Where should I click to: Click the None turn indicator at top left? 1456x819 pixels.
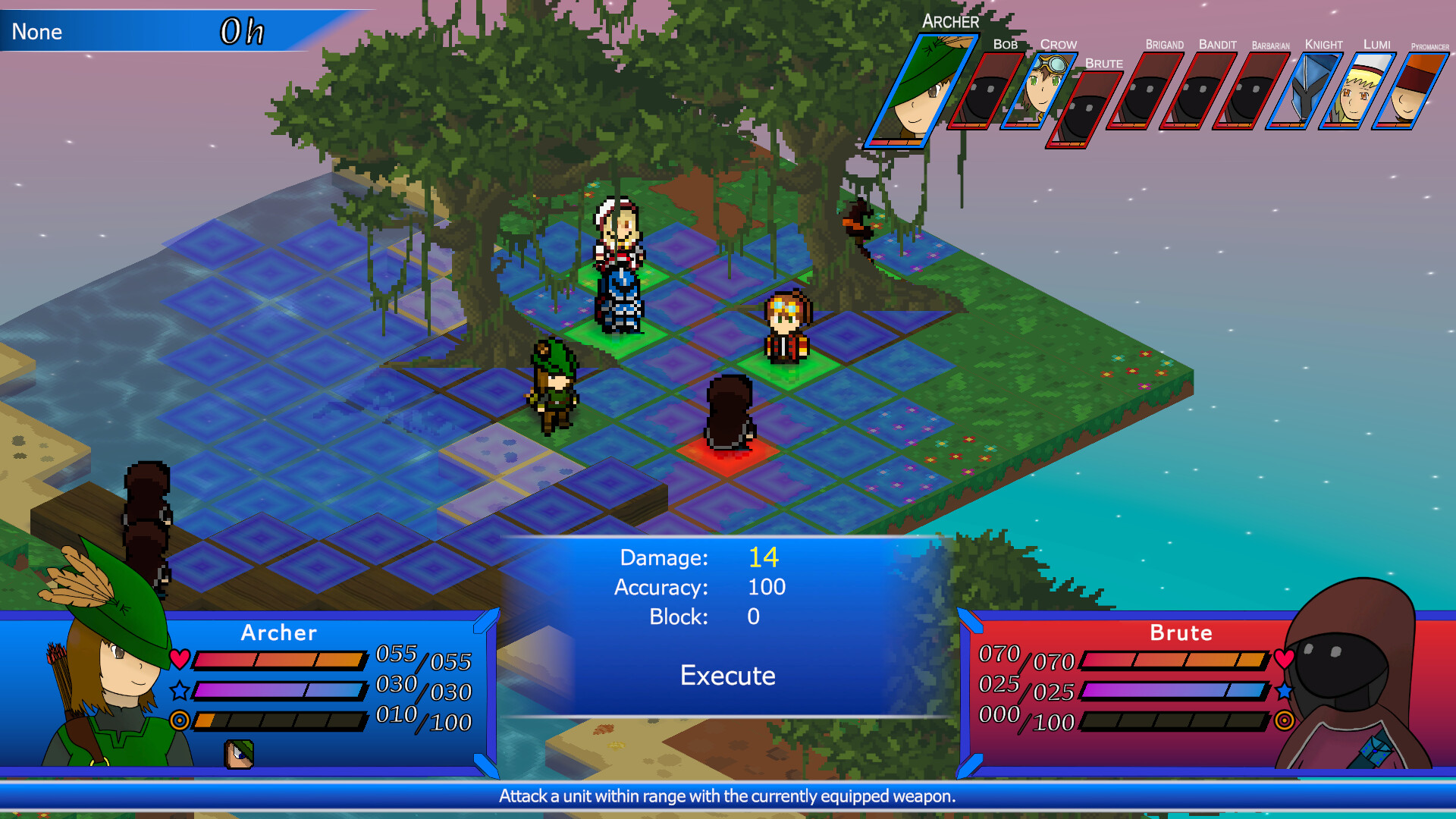point(36,32)
